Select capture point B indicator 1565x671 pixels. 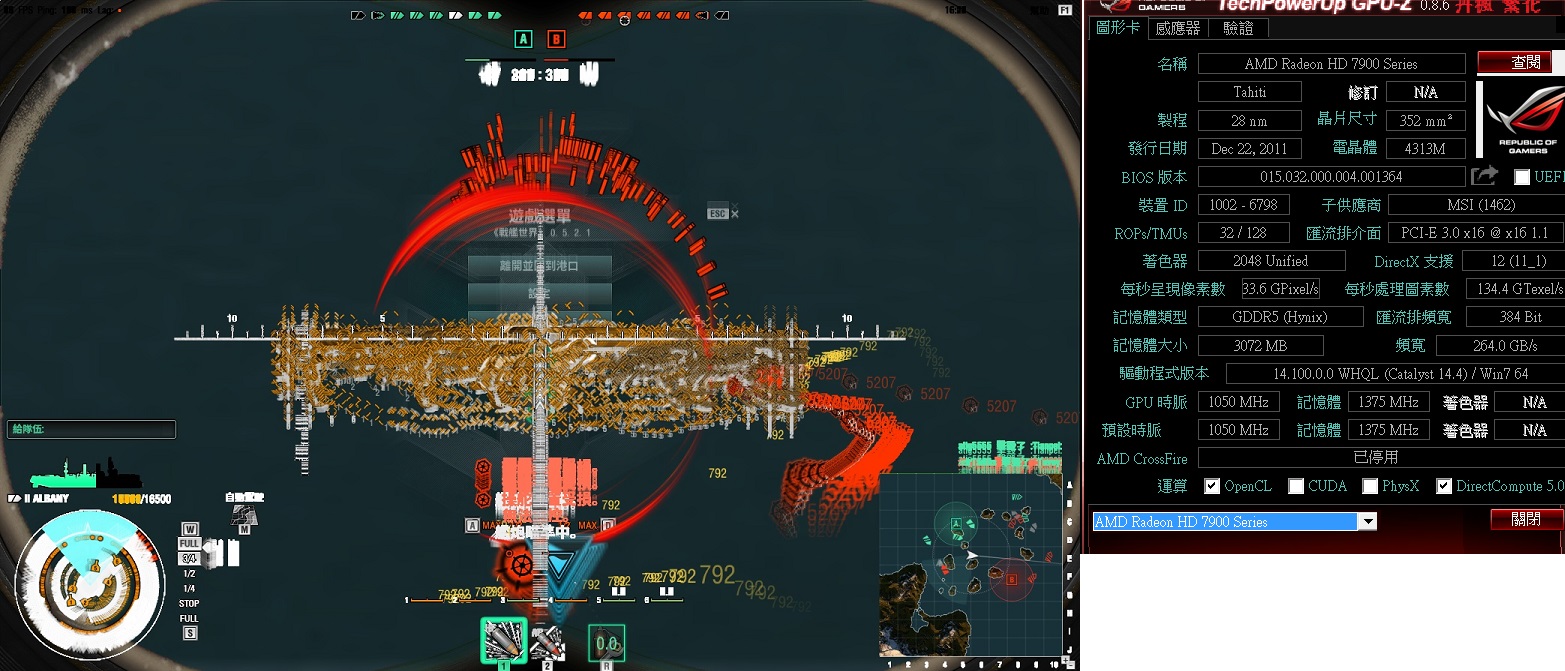click(556, 39)
